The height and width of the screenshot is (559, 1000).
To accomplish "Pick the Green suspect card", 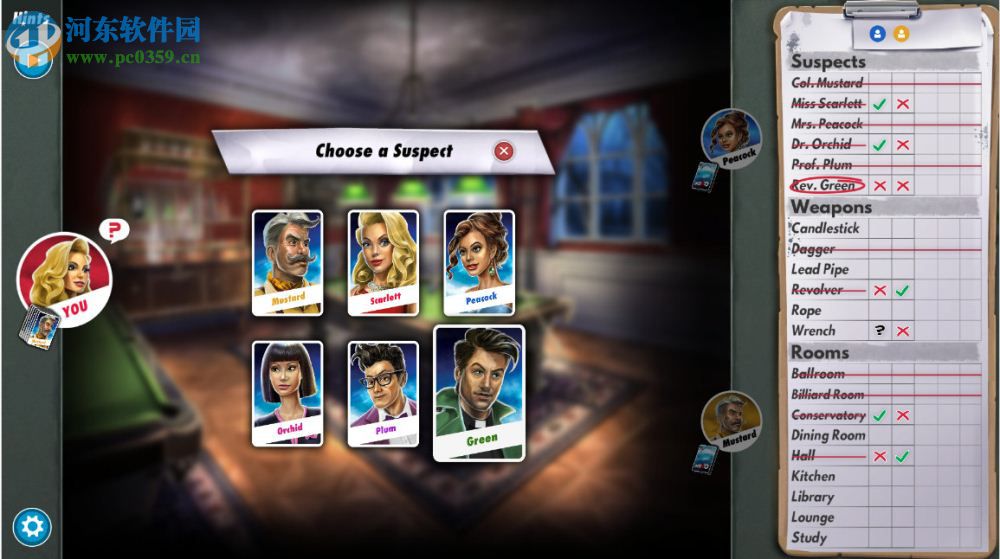I will point(479,392).
